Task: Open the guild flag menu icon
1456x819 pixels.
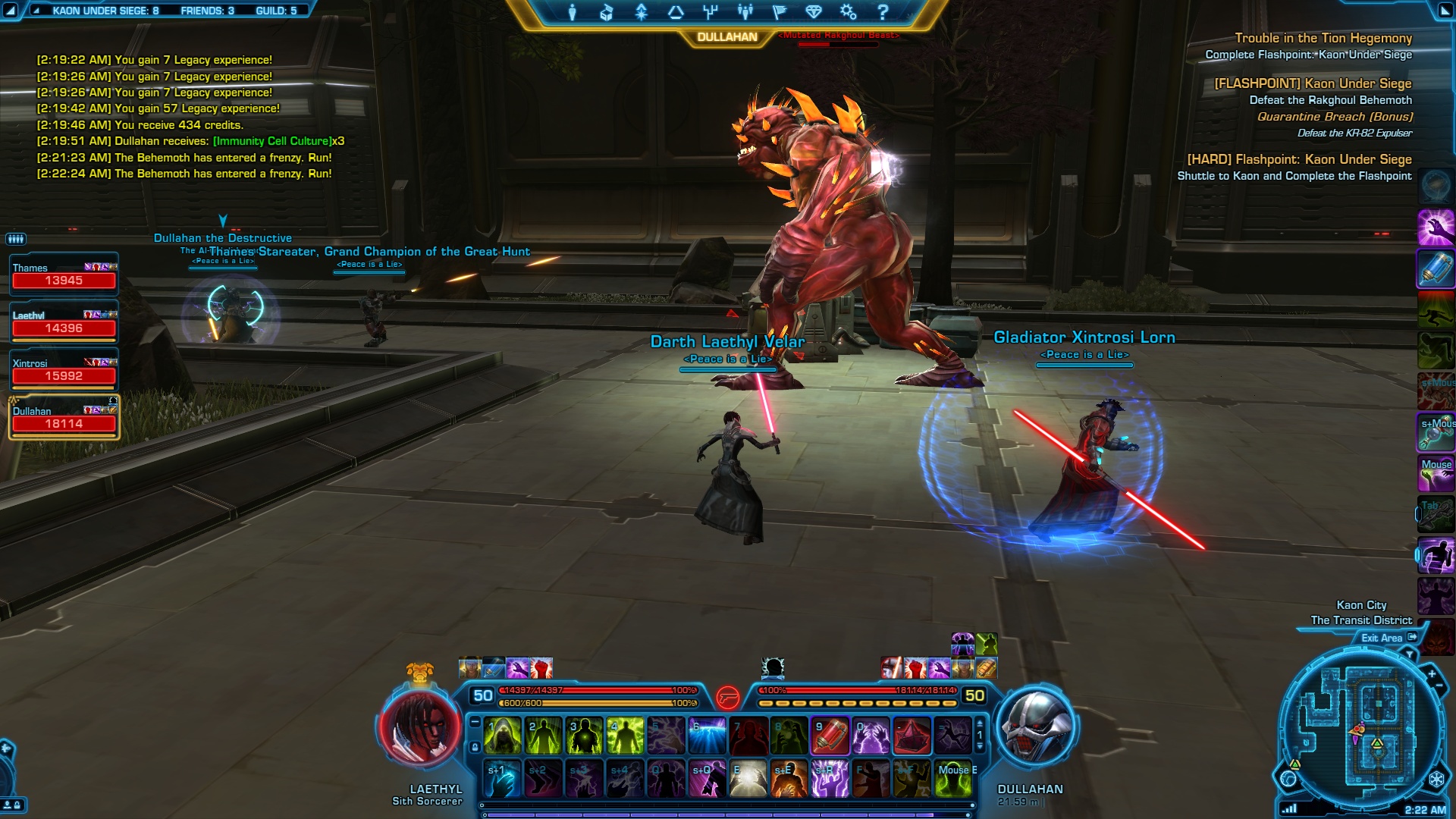Action: 780,12
